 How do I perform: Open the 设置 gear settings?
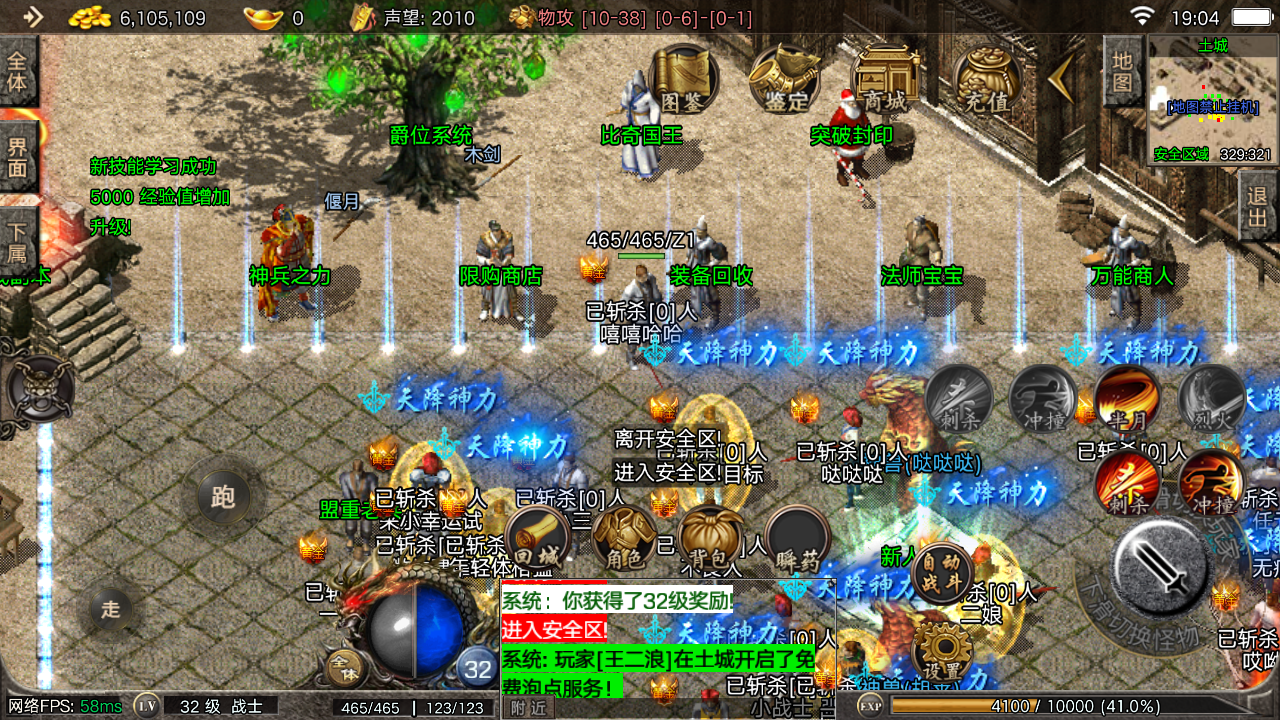tap(941, 652)
